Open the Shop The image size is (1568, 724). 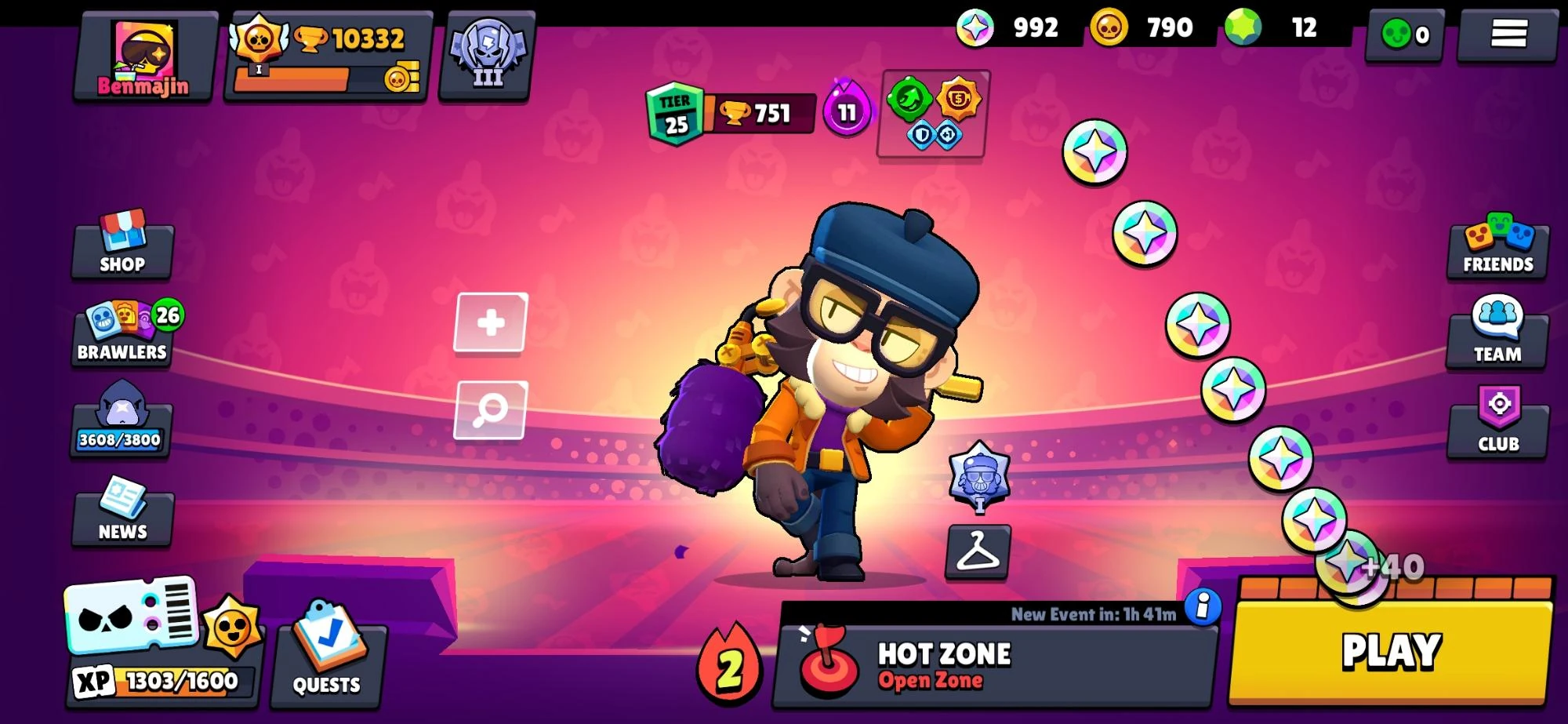pyautogui.click(x=123, y=247)
